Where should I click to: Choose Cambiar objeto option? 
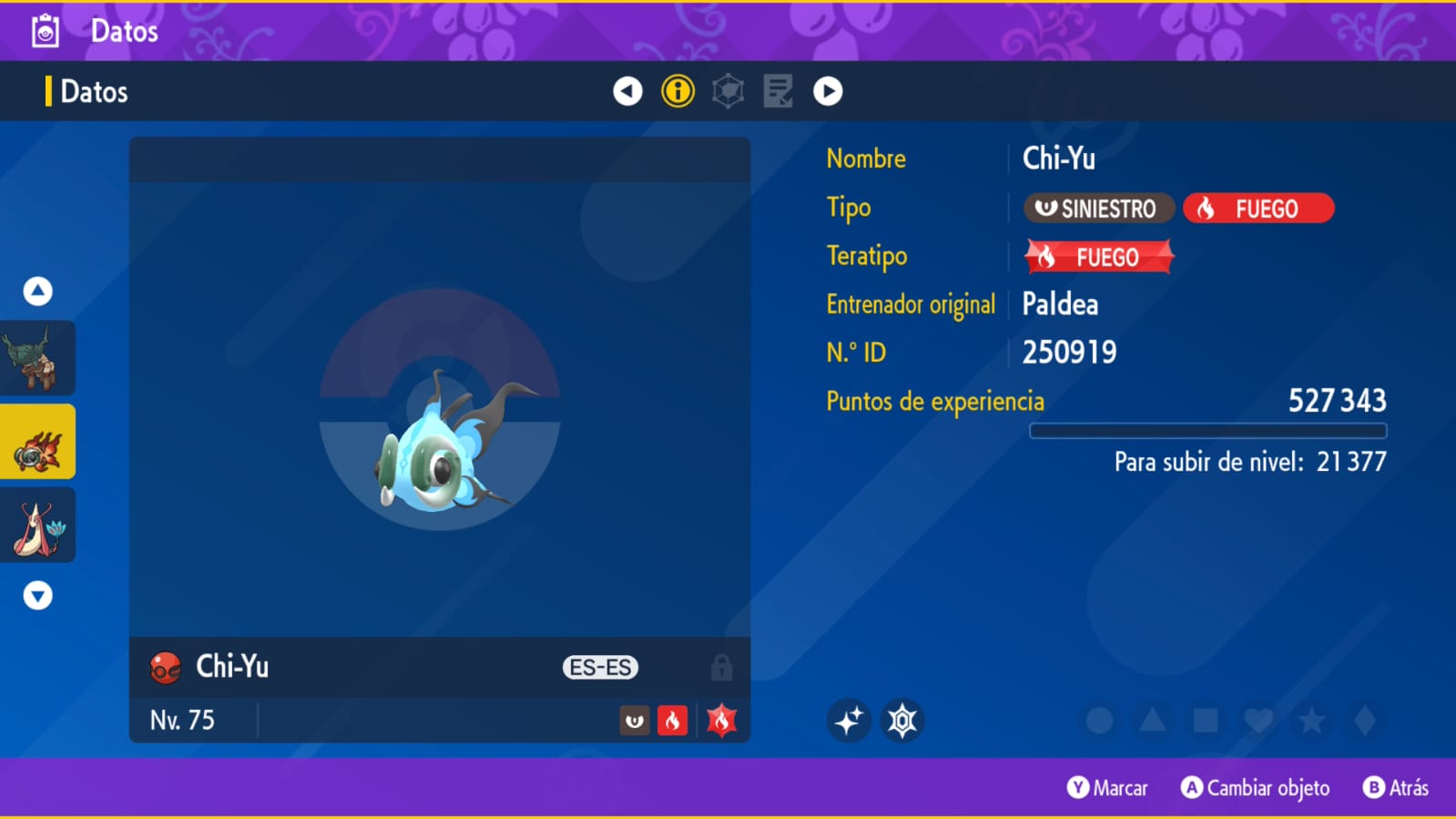click(1256, 788)
